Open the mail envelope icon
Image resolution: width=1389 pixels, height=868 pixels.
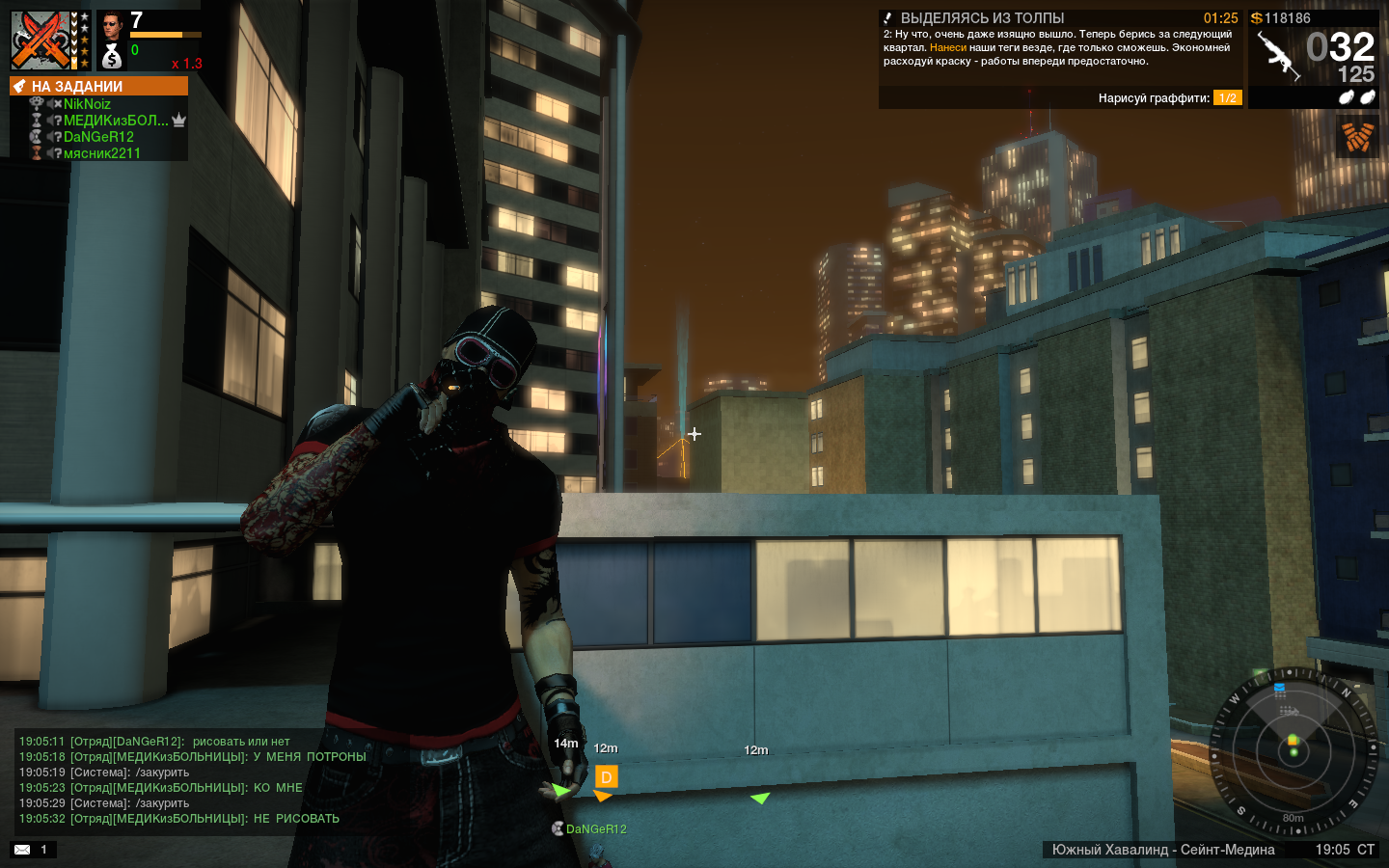click(22, 850)
